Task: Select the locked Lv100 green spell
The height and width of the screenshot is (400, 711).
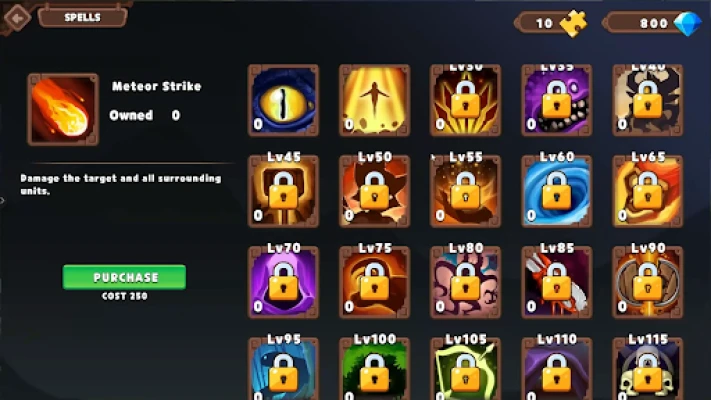Action: (x=374, y=370)
